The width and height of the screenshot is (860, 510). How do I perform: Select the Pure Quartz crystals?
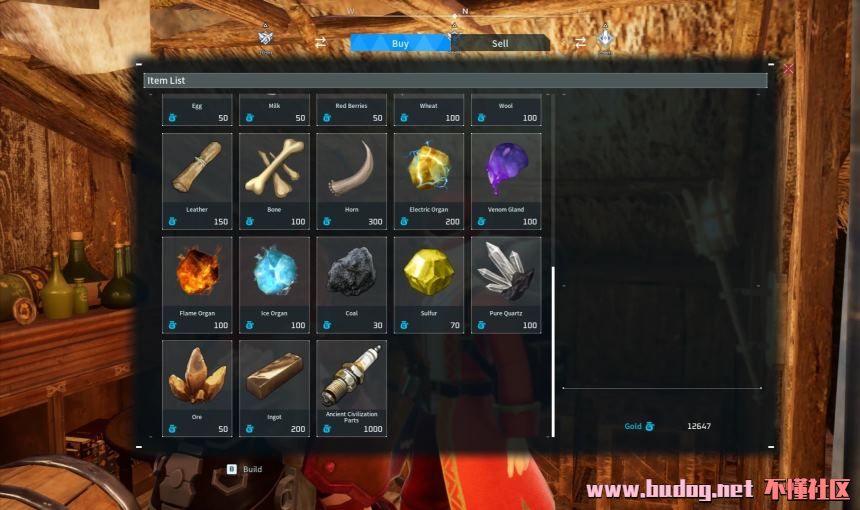point(506,284)
